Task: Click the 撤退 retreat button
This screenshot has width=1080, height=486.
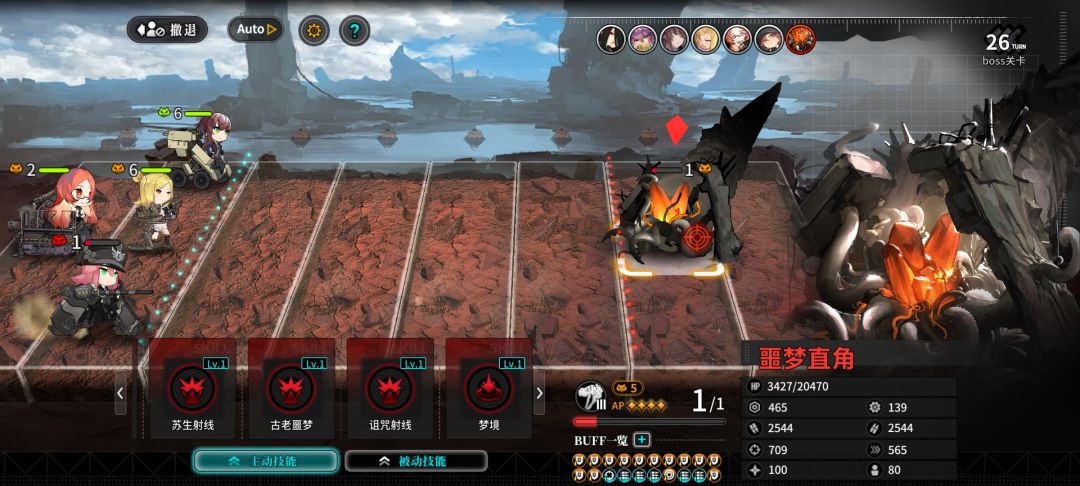Action: coord(167,29)
